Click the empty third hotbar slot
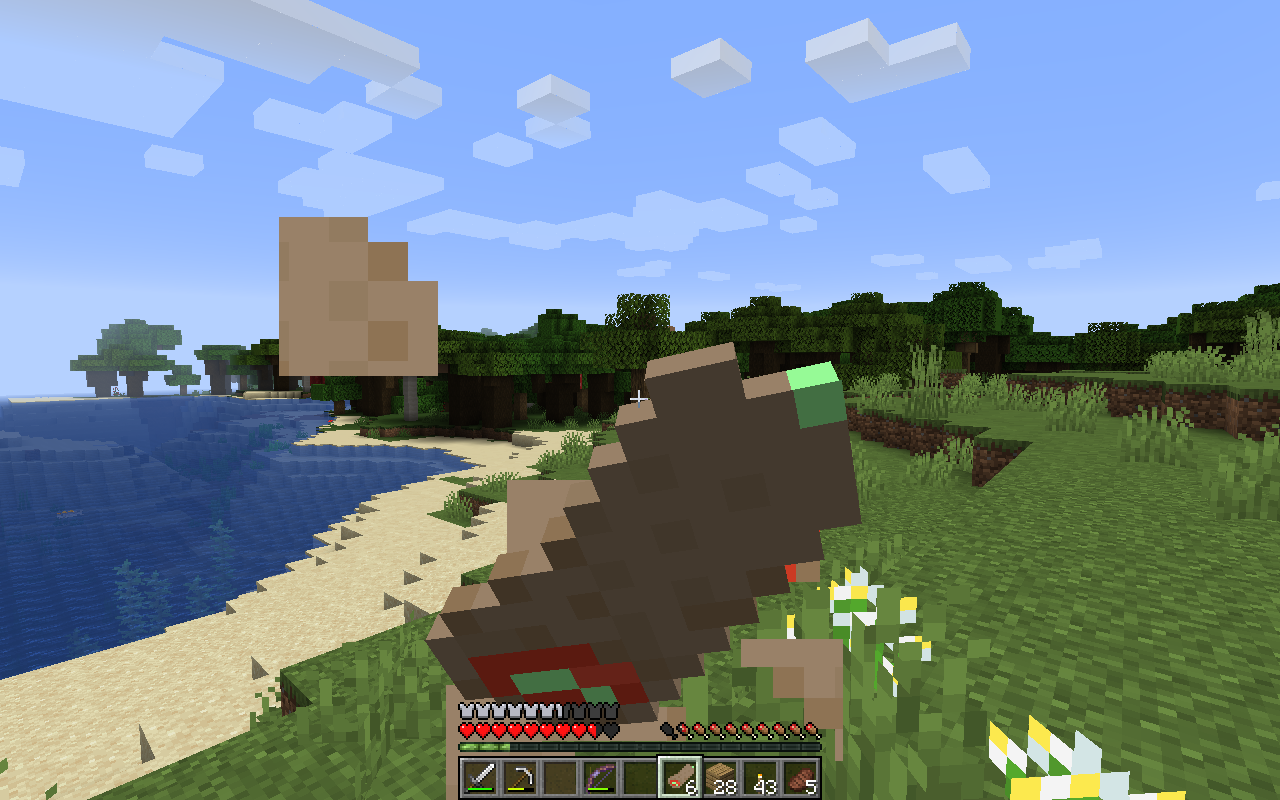This screenshot has height=800, width=1280. click(x=560, y=777)
